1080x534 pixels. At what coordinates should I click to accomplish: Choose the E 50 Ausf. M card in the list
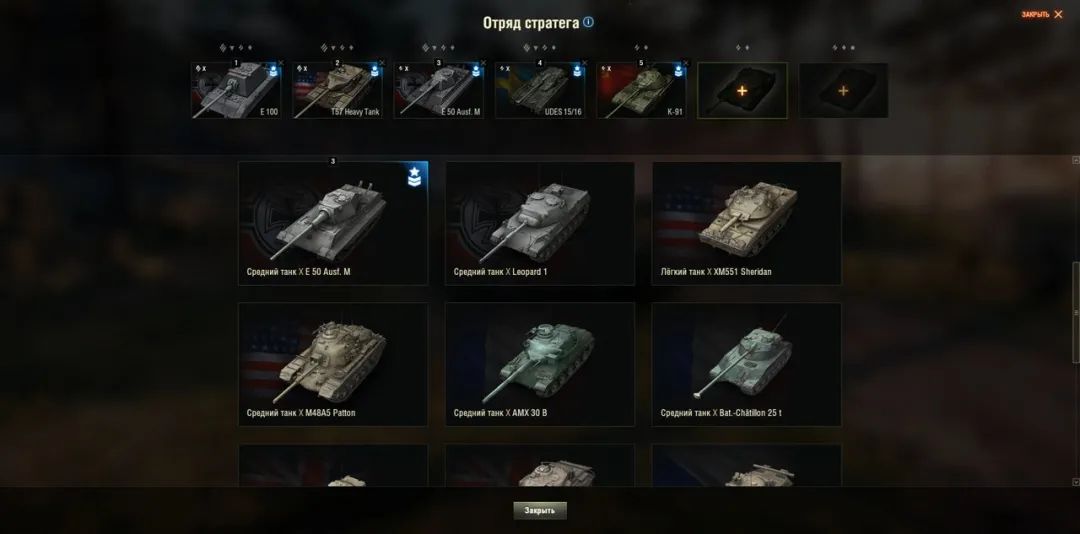click(333, 223)
